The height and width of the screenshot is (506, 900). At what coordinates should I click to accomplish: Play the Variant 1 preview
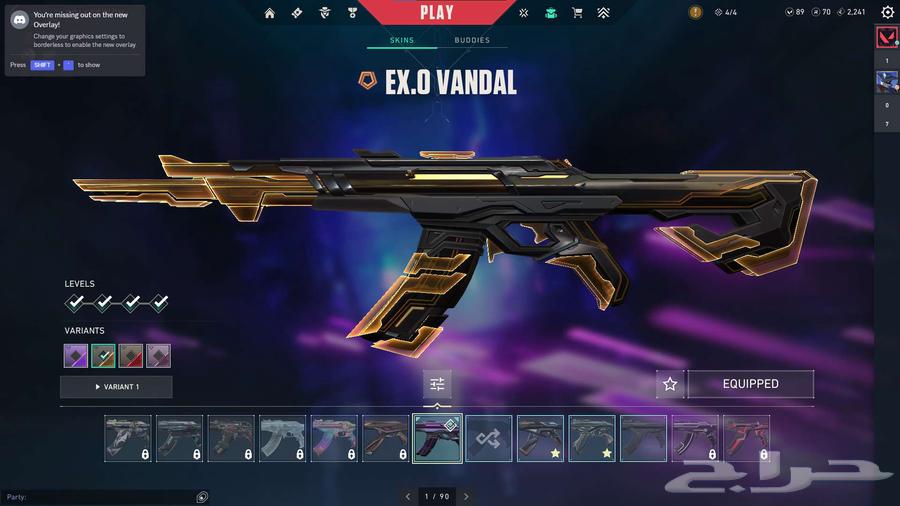(x=116, y=387)
